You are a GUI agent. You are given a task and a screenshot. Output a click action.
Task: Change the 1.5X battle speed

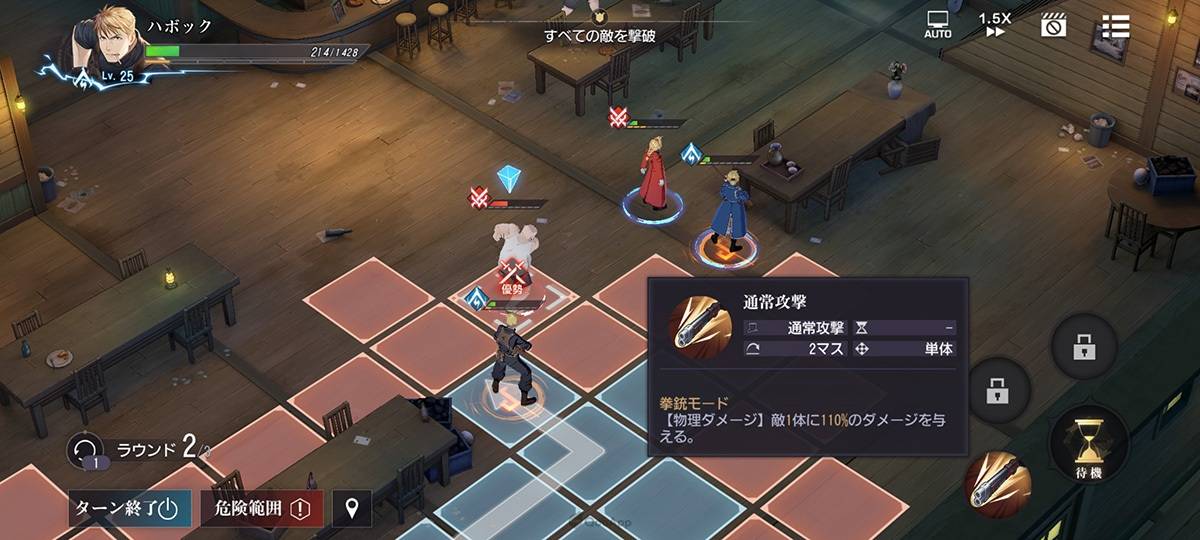pos(995,25)
